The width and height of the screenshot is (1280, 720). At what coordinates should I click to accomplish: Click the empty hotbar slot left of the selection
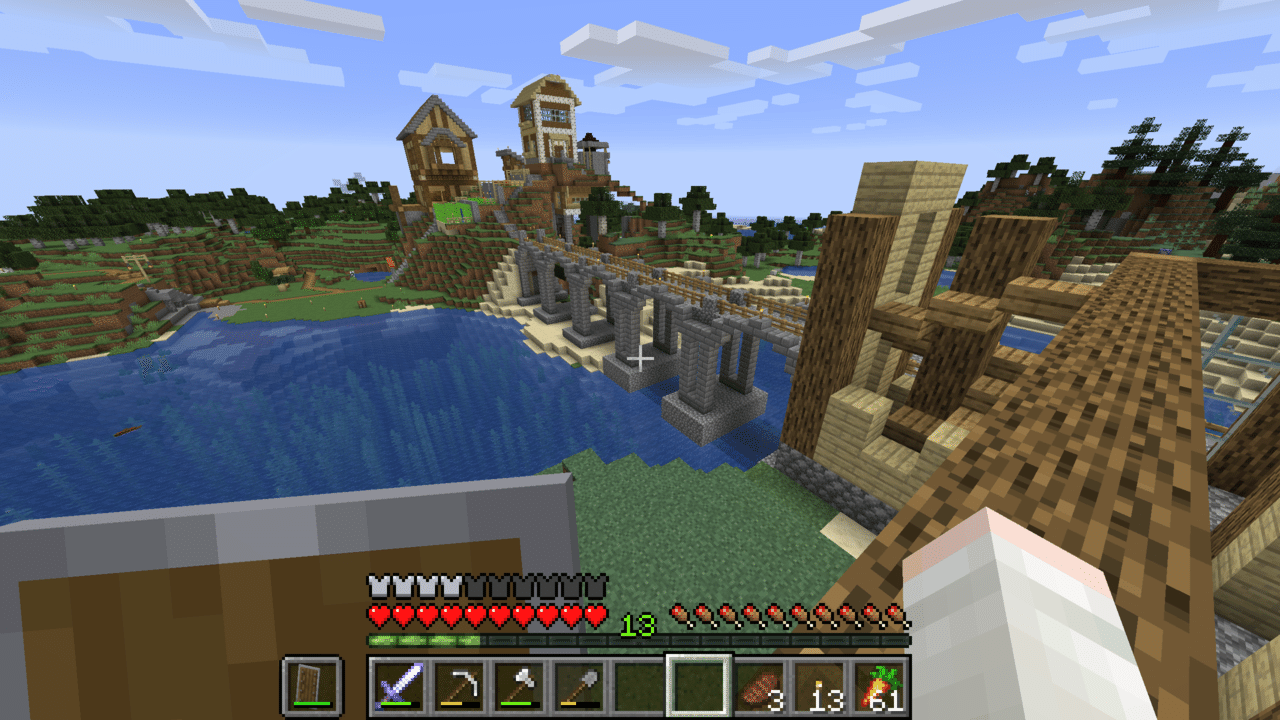pyautogui.click(x=641, y=684)
